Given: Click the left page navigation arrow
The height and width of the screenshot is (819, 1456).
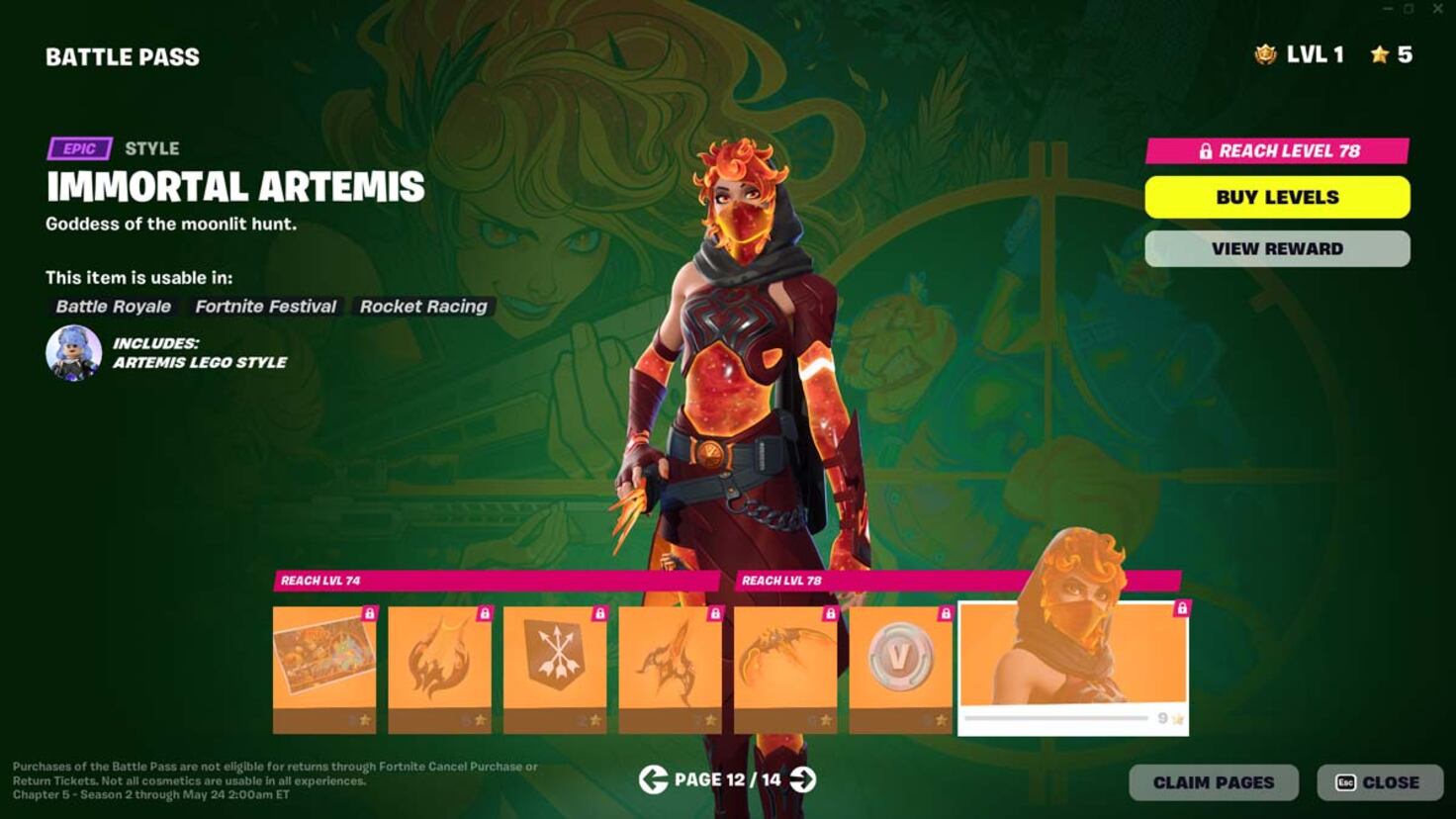Looking at the screenshot, I should pos(653,780).
